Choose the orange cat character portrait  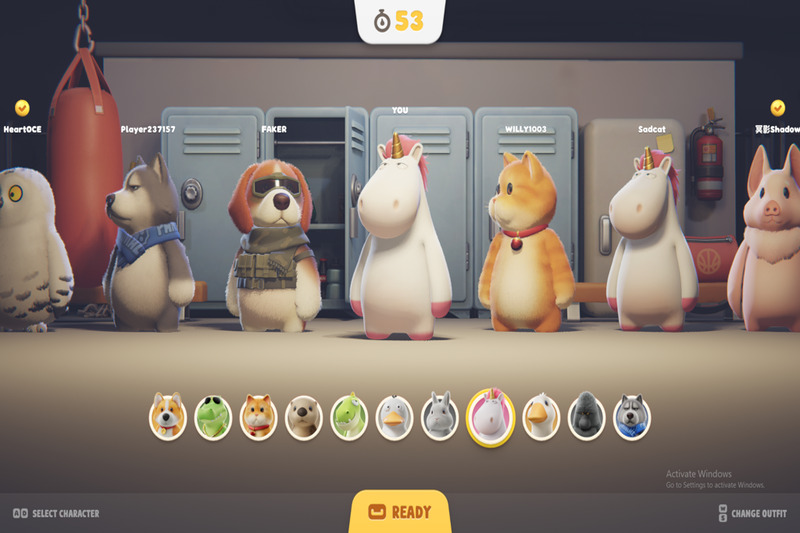pos(258,416)
